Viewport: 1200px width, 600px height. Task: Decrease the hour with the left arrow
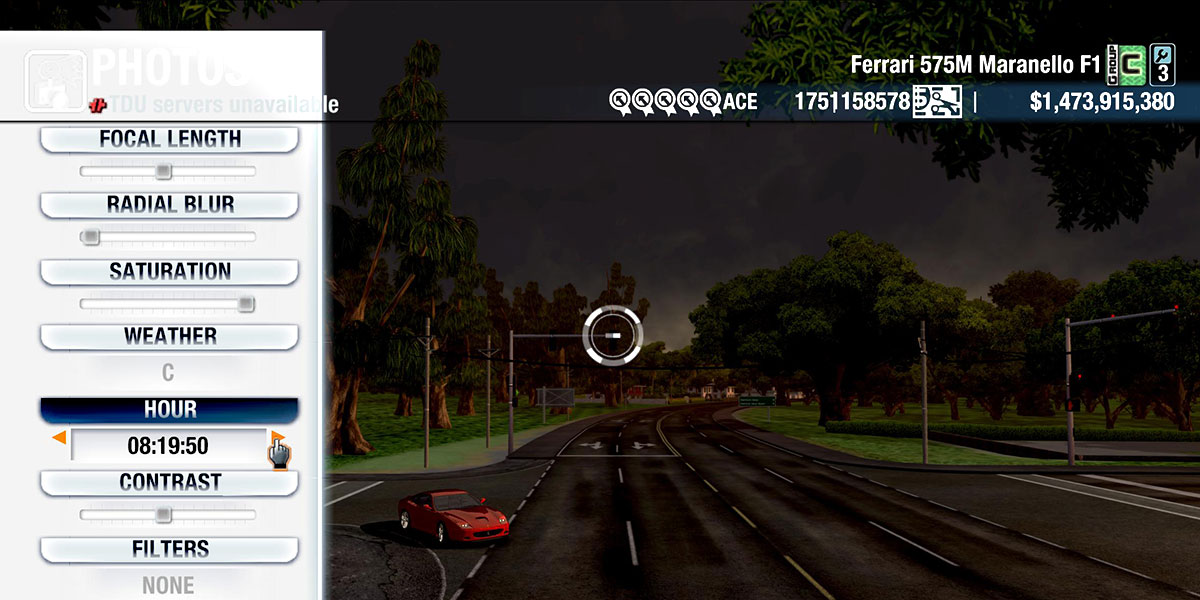coord(60,437)
